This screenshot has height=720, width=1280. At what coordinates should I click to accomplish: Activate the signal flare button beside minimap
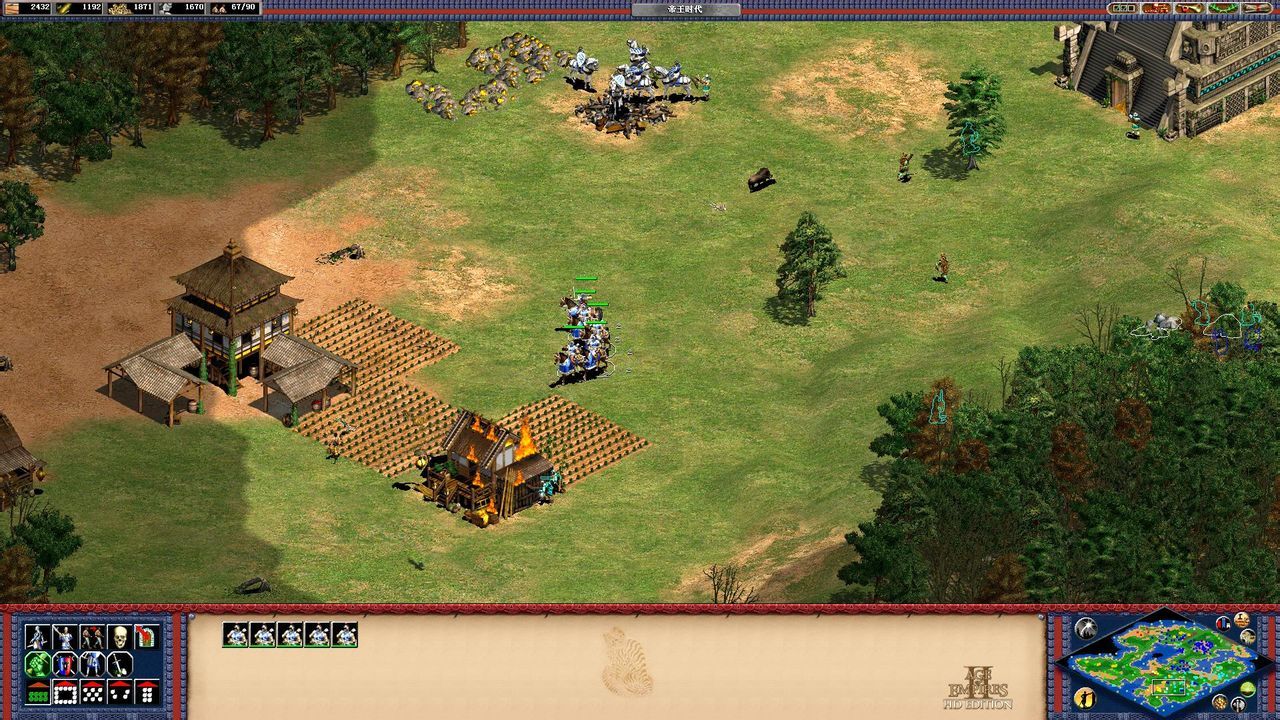pos(1085,629)
